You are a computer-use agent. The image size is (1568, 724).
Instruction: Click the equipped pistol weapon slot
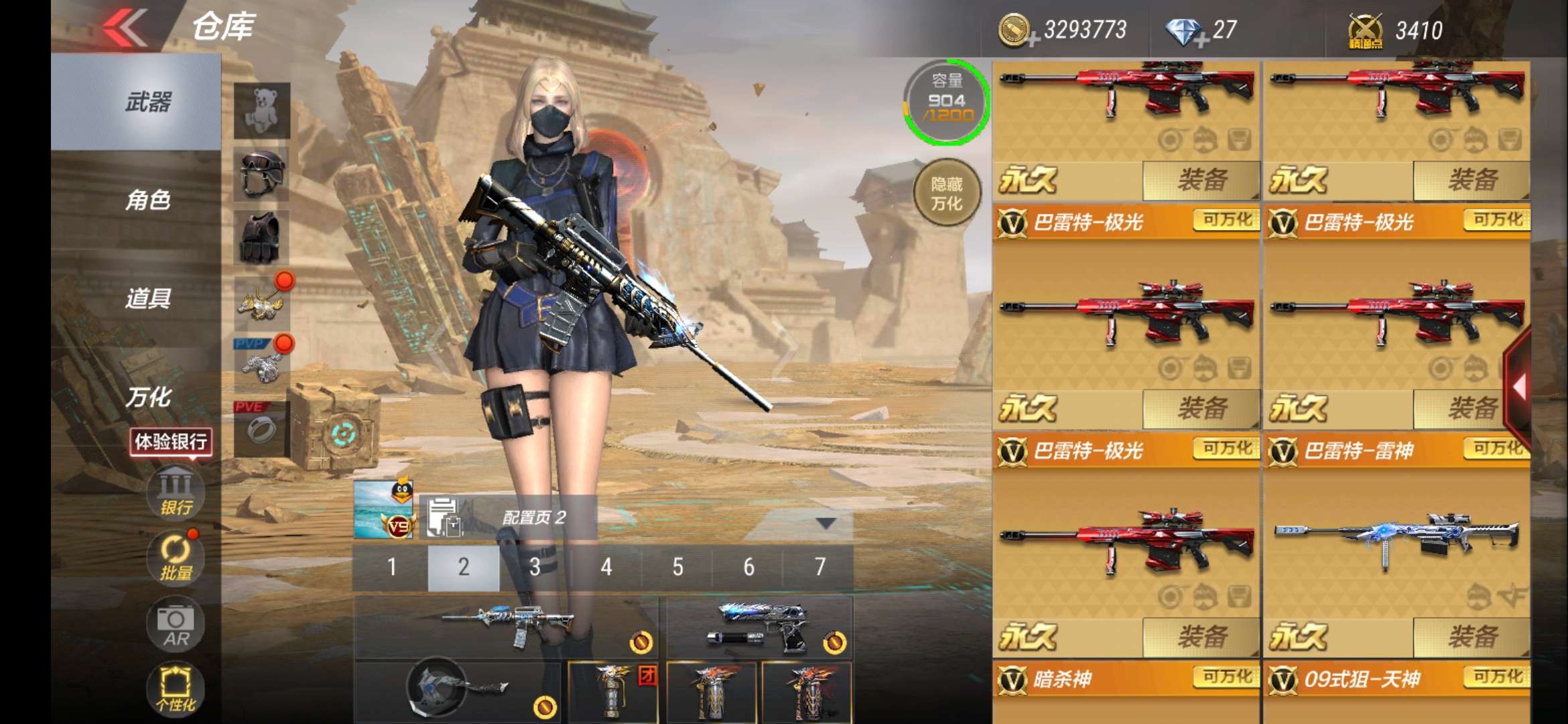[759, 627]
